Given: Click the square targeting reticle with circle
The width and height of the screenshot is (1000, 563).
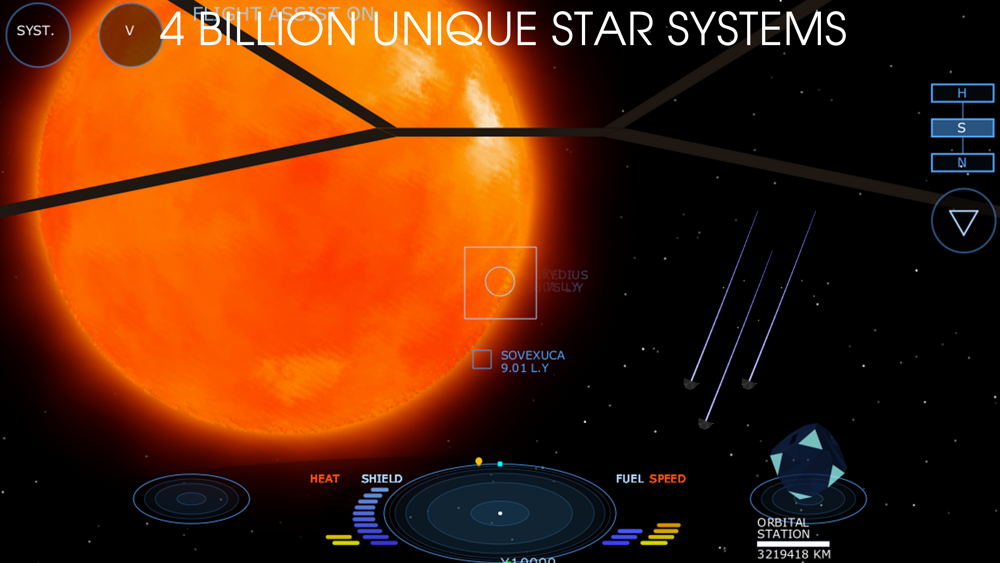Looking at the screenshot, I should pos(500,282).
